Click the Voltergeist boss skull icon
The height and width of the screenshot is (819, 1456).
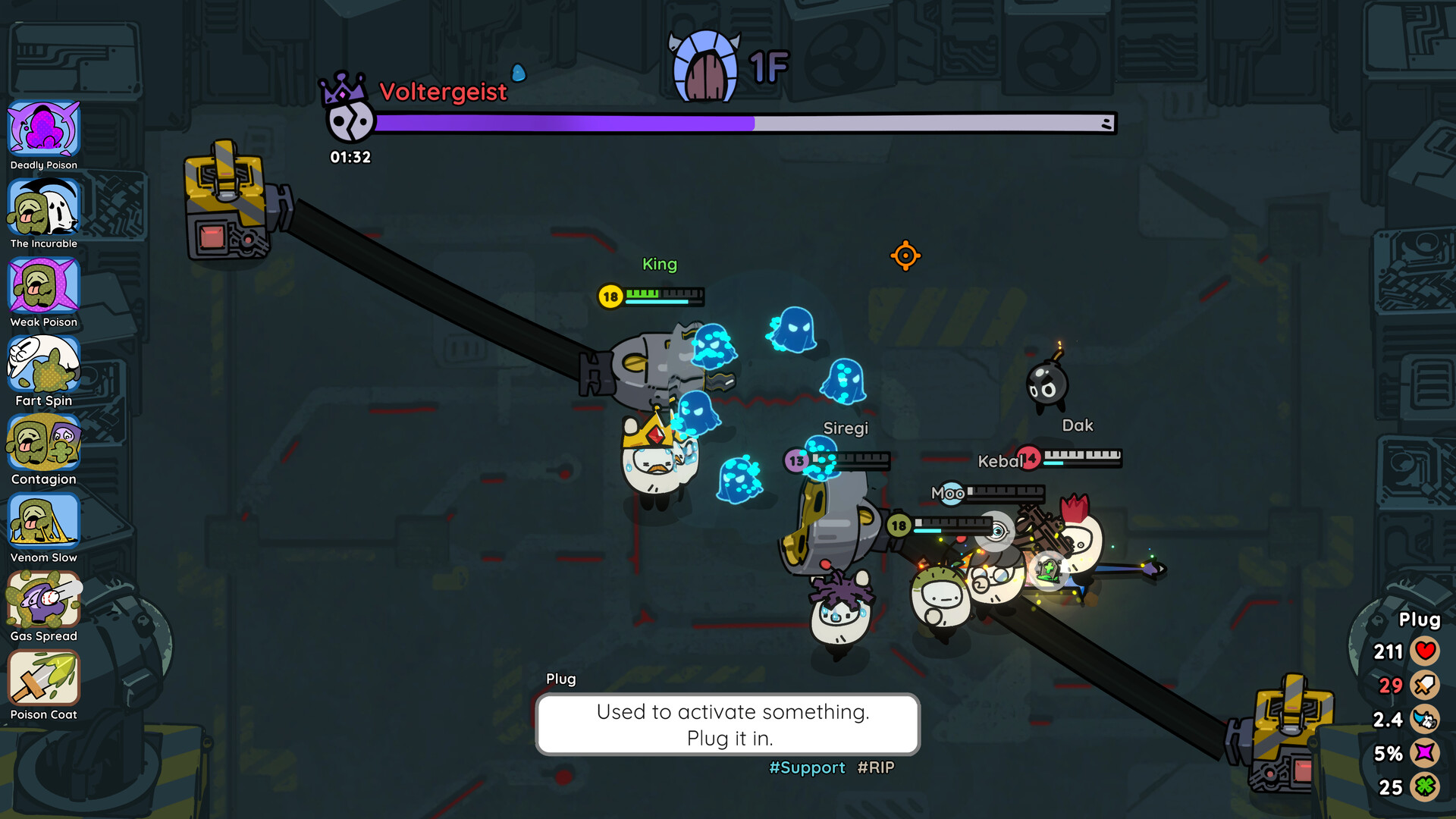coord(350,121)
